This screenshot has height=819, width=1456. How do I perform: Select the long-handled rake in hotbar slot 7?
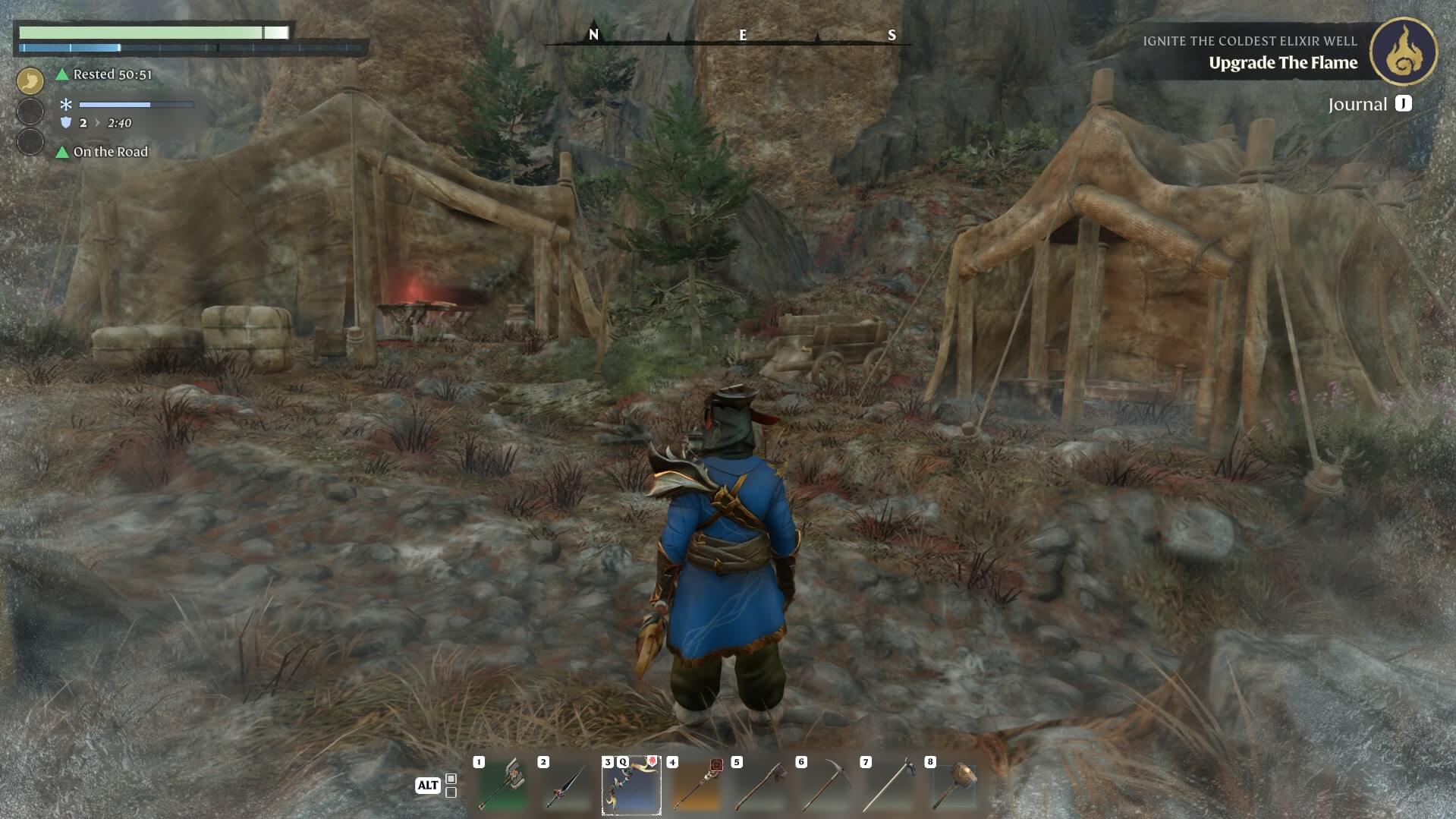pos(889,786)
